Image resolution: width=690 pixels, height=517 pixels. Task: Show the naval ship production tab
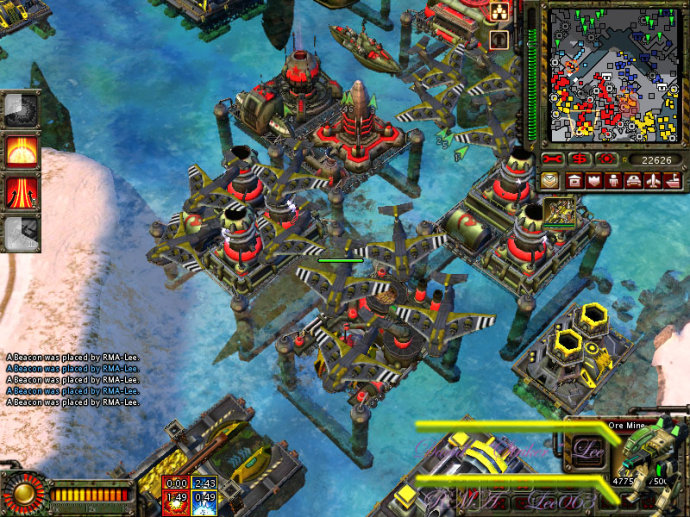point(675,181)
